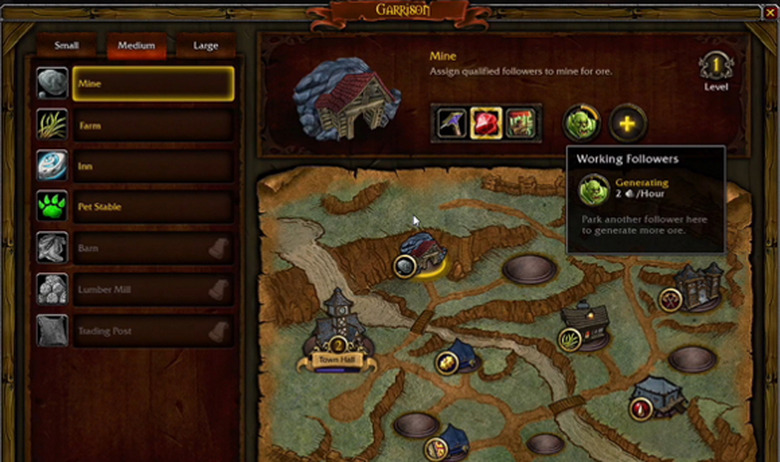Close the Garrison window
This screenshot has height=462, width=780.
769,12
